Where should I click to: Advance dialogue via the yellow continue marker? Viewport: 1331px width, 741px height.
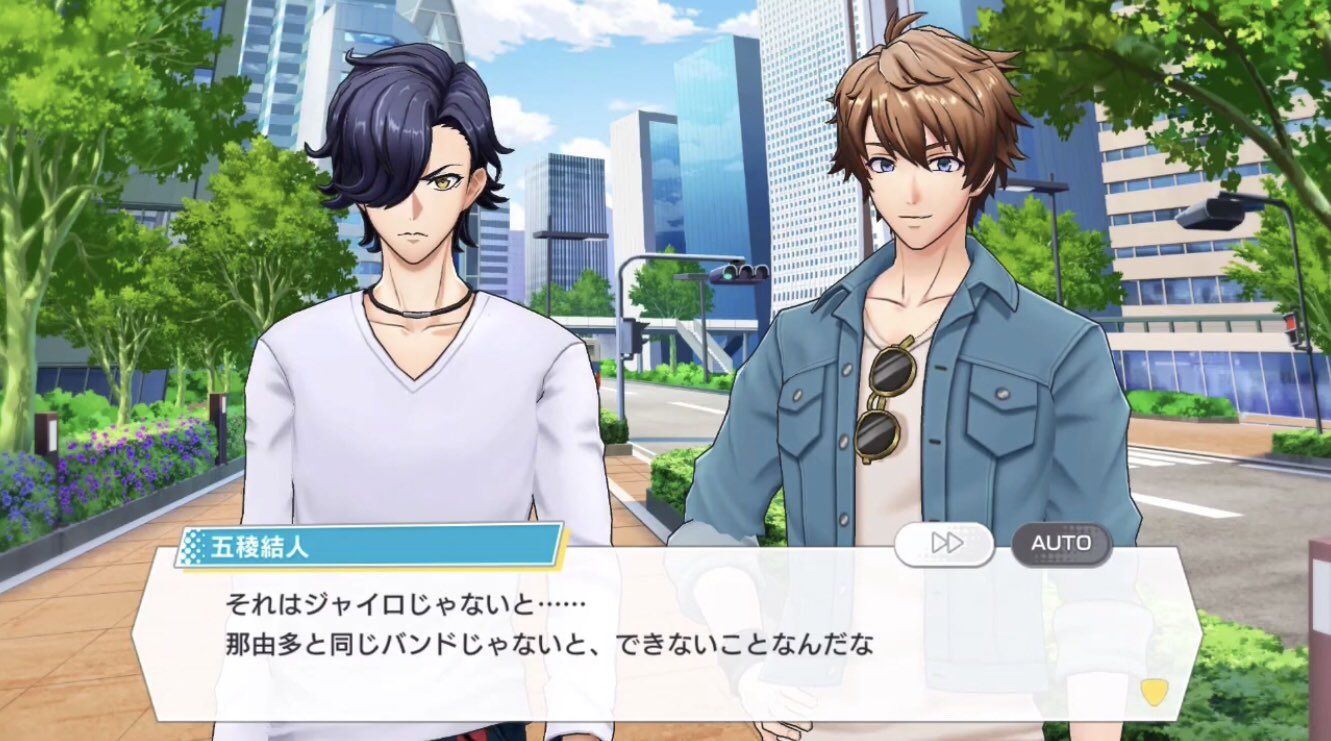point(1154,692)
